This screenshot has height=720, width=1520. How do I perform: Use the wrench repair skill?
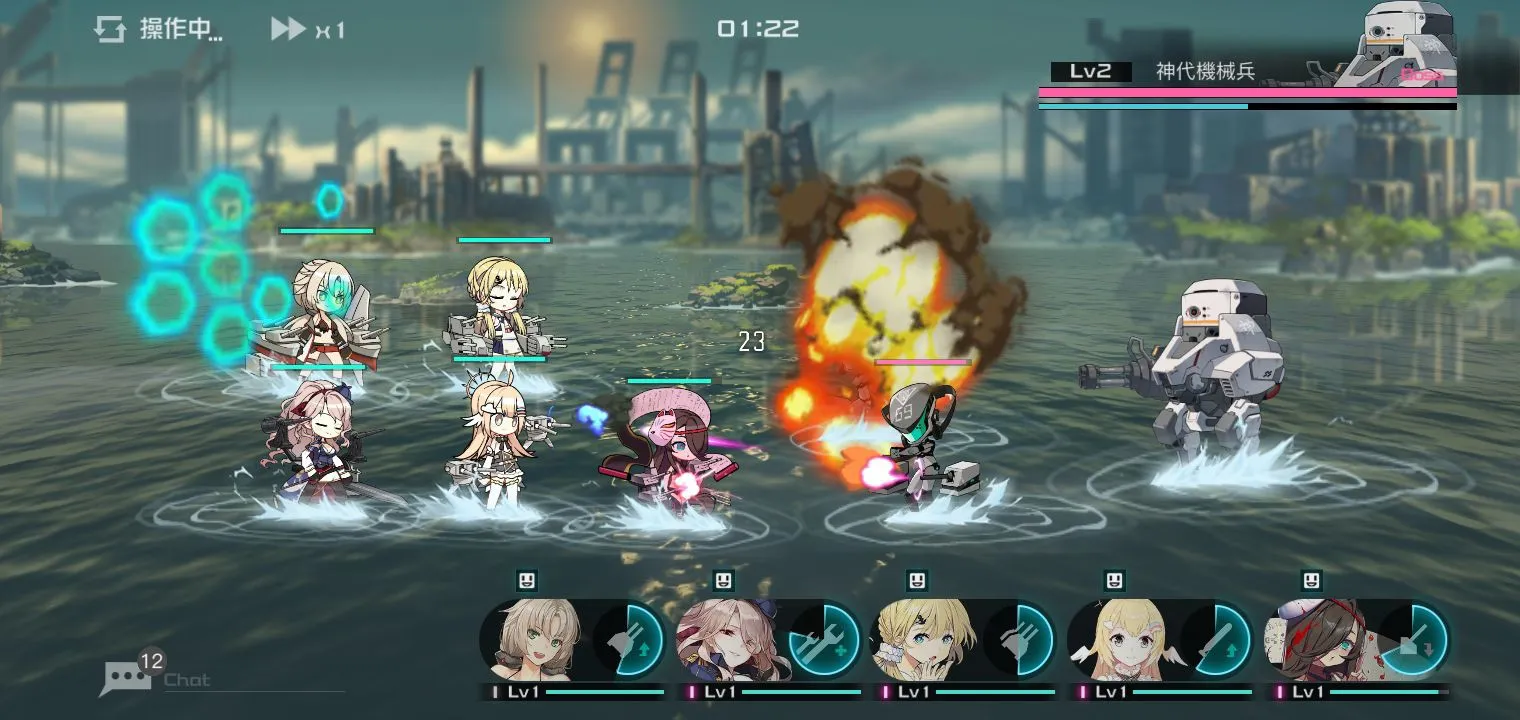tap(826, 640)
